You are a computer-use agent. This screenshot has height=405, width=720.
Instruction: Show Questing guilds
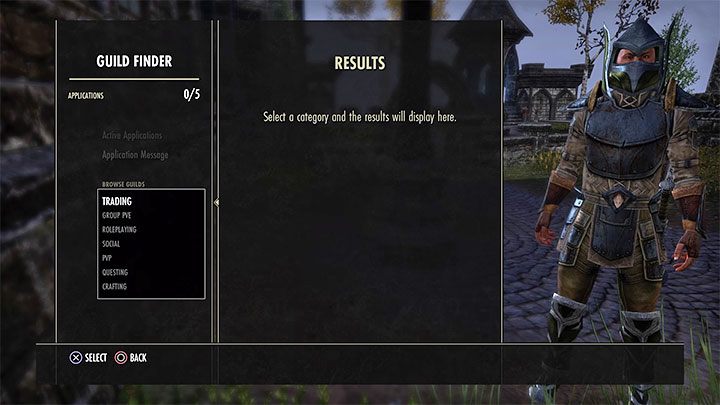point(115,272)
